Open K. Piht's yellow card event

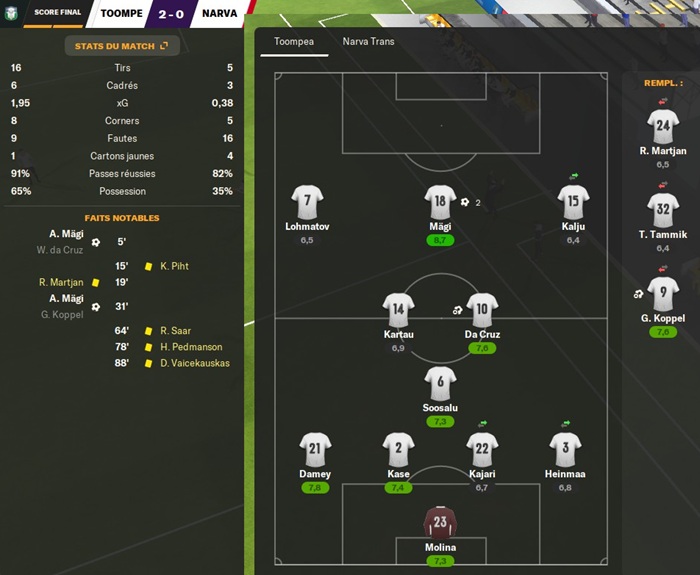coord(173,267)
